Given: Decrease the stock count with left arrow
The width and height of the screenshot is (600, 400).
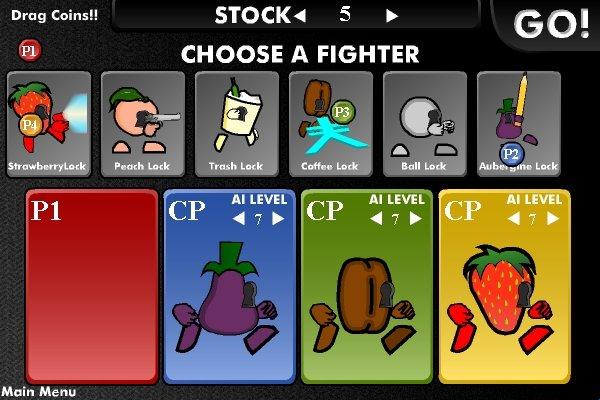Looking at the screenshot, I should tap(298, 16).
